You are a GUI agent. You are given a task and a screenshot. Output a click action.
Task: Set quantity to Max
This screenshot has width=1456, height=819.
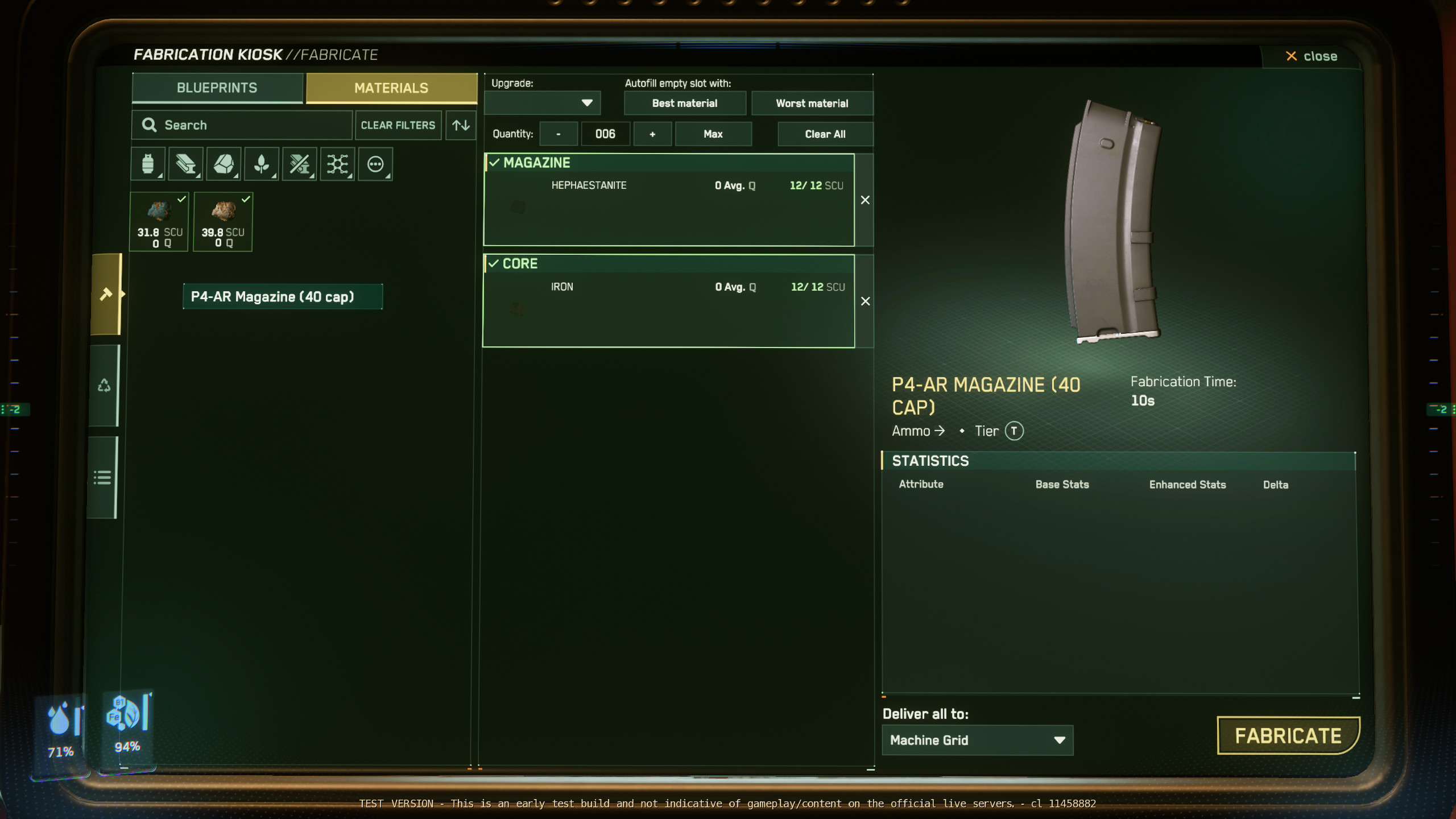(x=713, y=134)
